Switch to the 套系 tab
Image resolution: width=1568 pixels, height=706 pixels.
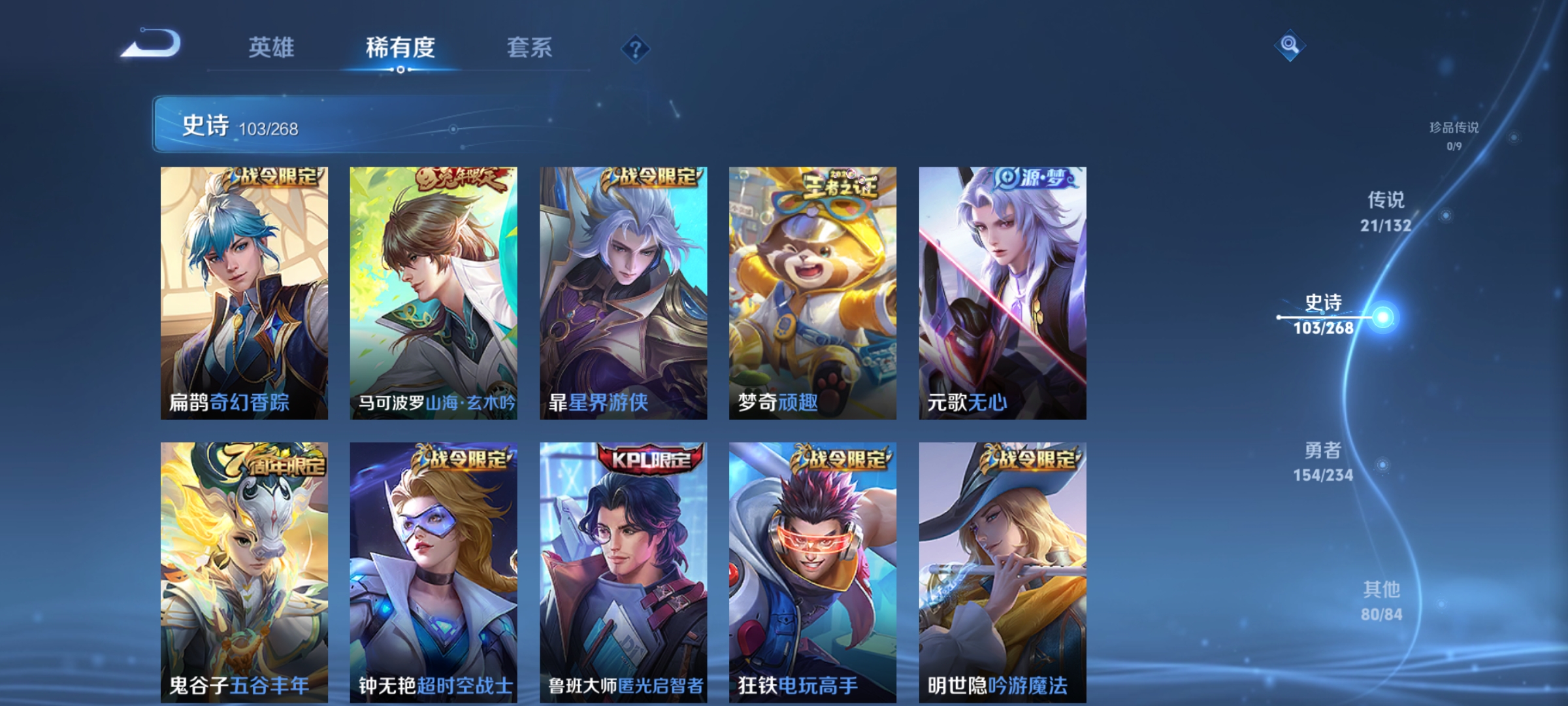531,47
